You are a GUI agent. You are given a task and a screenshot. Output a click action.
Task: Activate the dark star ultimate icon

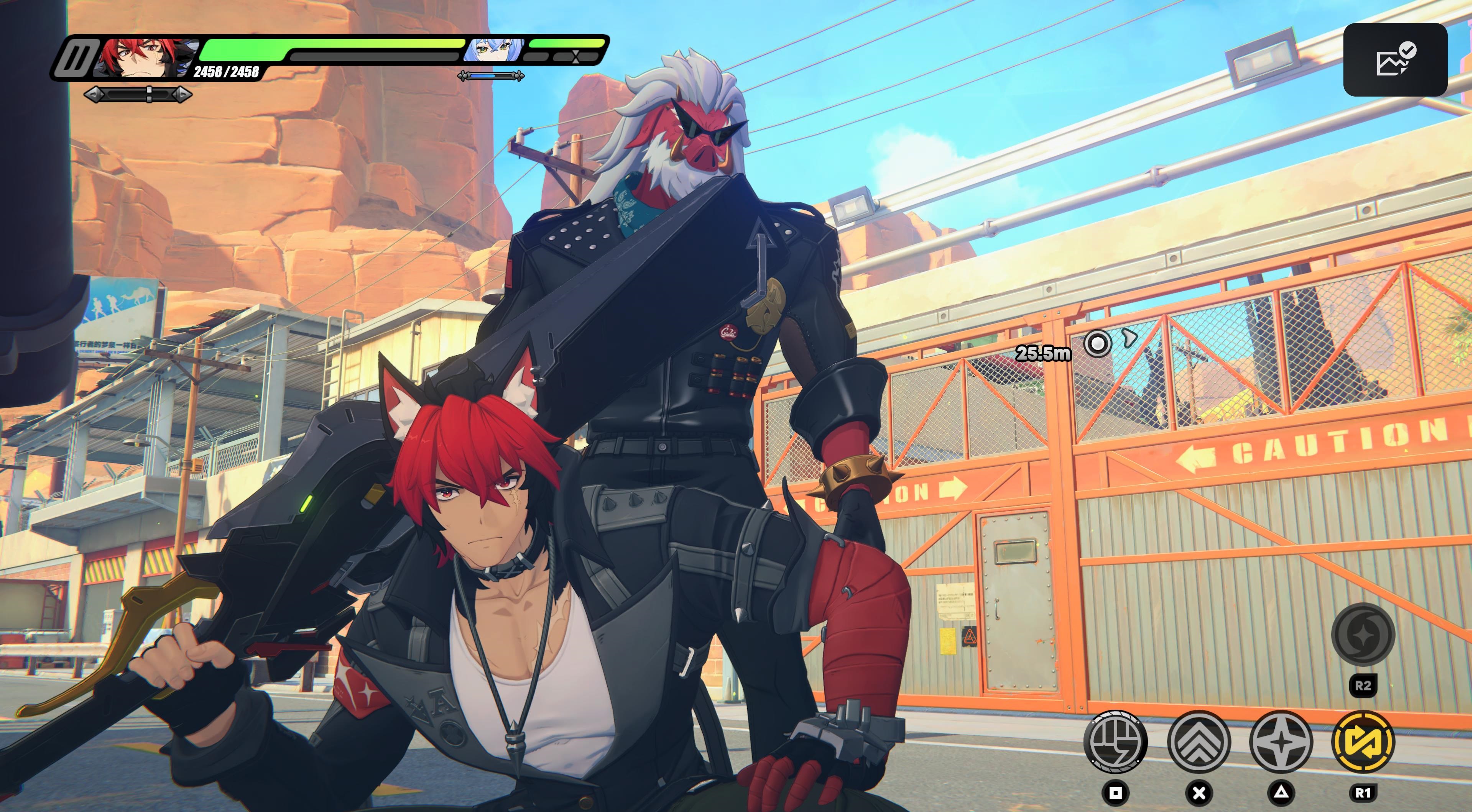(1363, 634)
